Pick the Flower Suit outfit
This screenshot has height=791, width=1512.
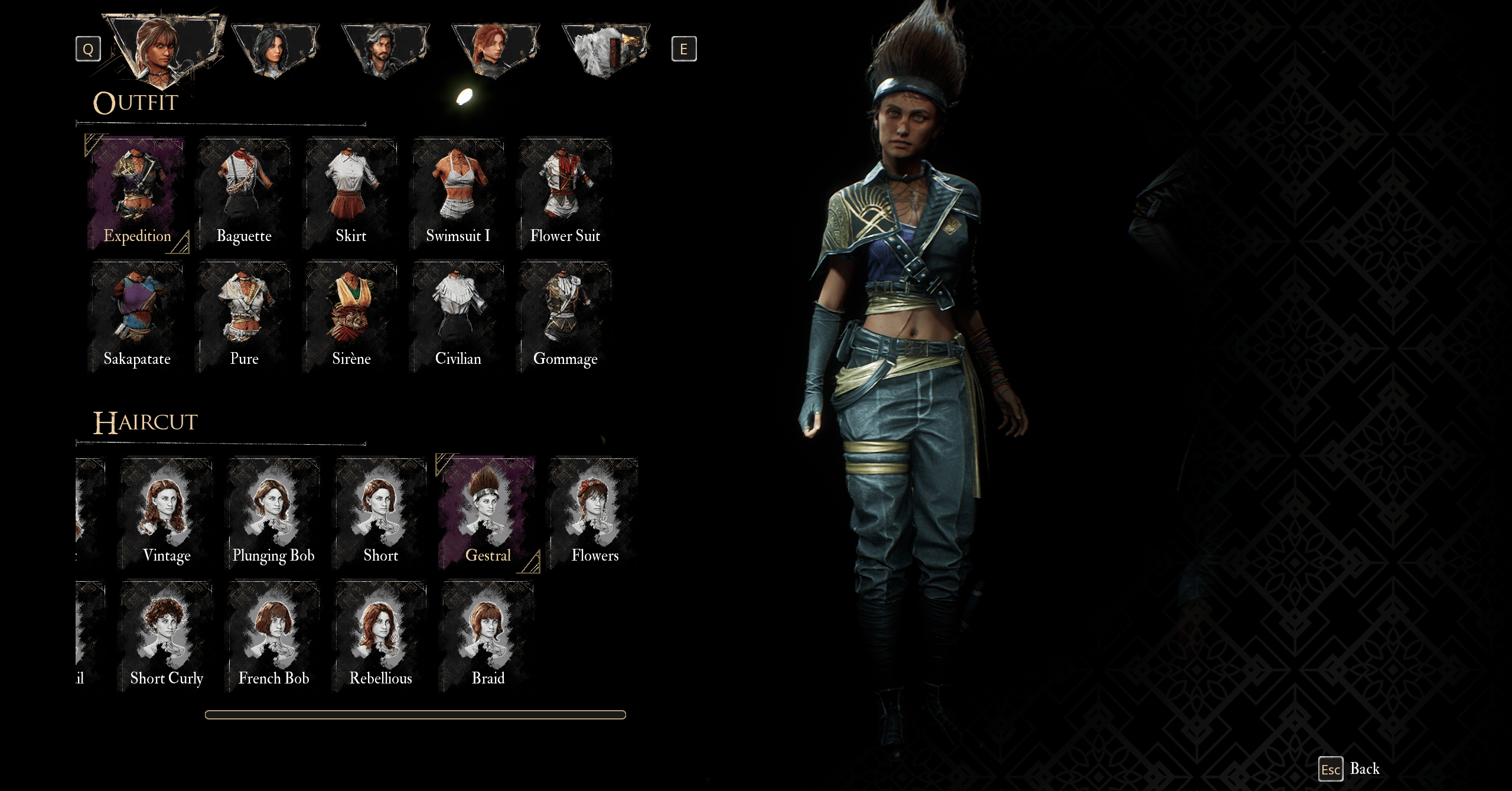pyautogui.click(x=565, y=193)
